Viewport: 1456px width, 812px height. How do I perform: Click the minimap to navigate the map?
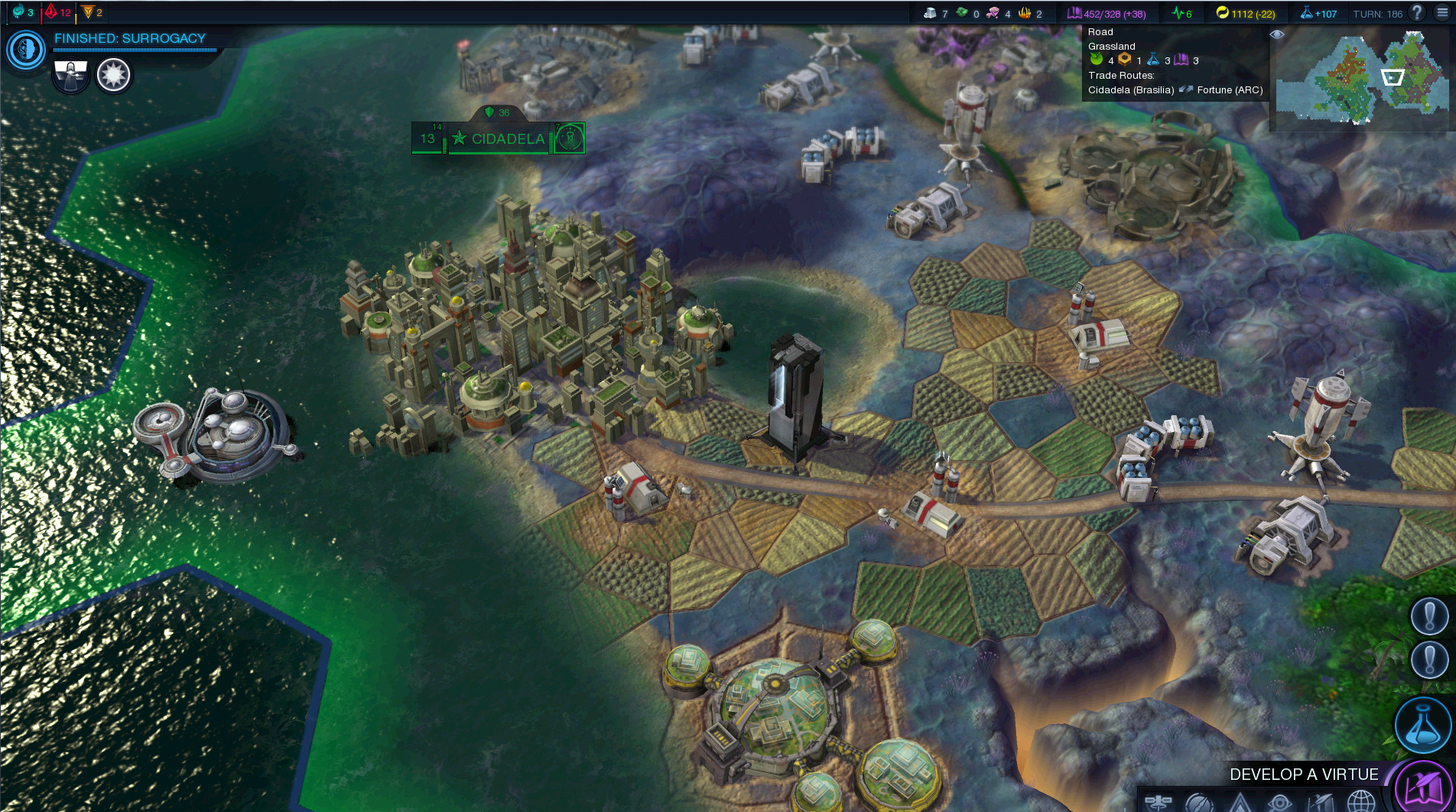pos(1361,80)
